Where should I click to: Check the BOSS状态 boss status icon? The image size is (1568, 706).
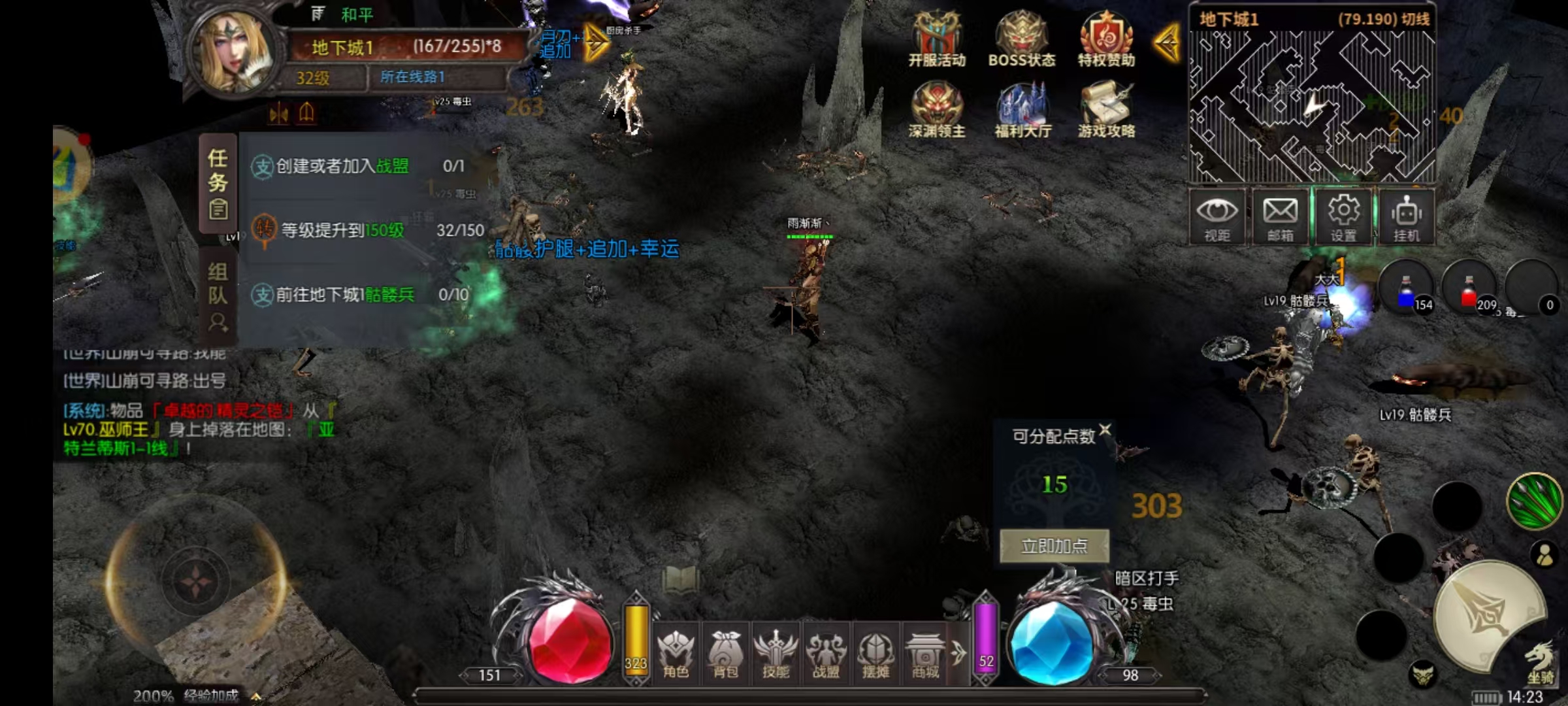[1021, 36]
